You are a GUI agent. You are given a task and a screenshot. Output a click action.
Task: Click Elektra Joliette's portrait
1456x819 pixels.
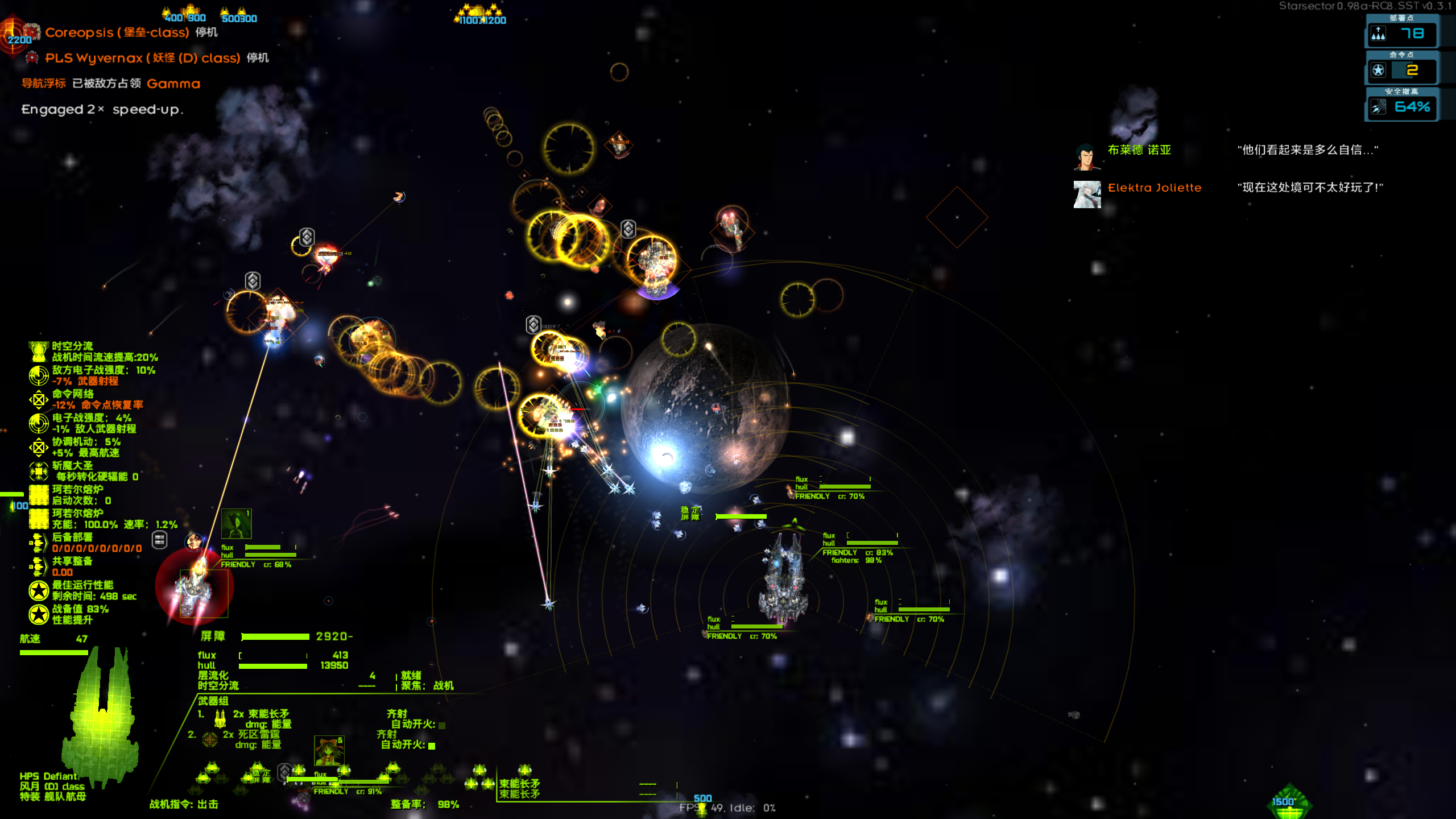coord(1086,195)
